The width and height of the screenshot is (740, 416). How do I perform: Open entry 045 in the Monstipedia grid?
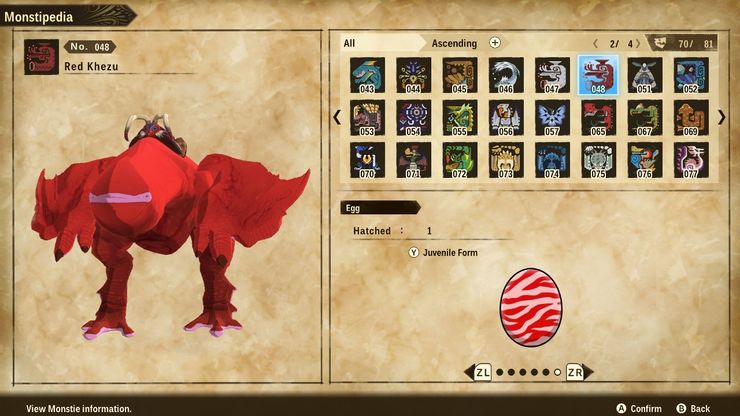pos(459,74)
